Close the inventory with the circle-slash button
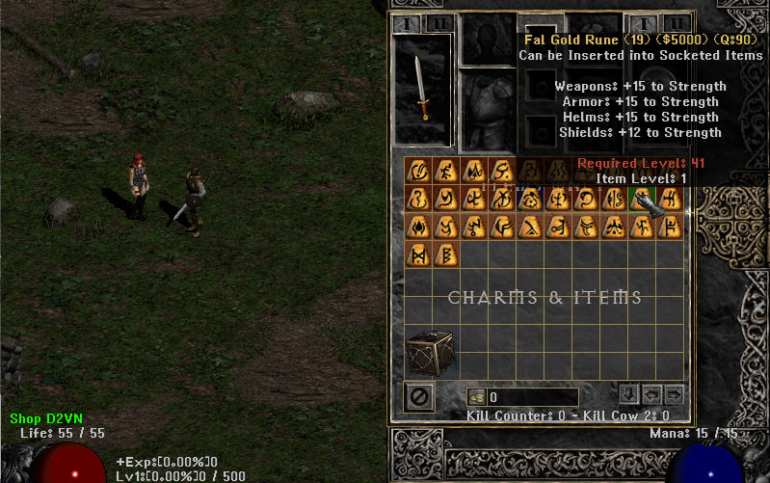 pos(420,397)
